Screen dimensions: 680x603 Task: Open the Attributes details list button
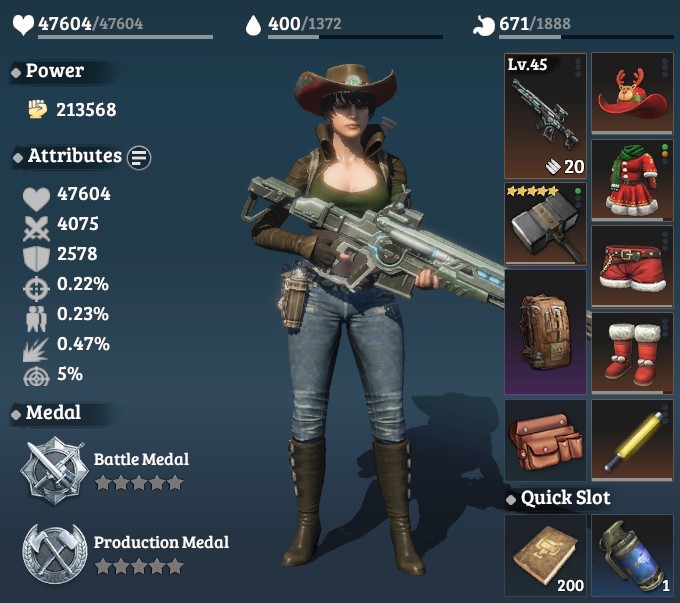[x=139, y=157]
